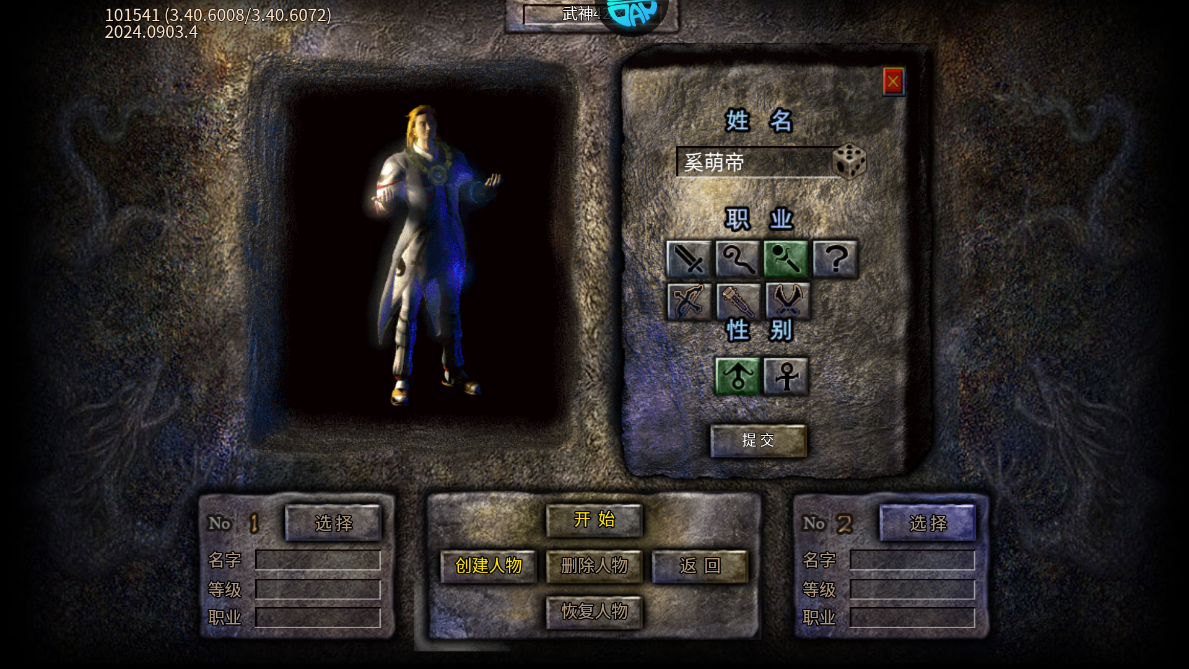Submit the character with 提交 button
Screen dimensions: 1189x669
[758, 440]
